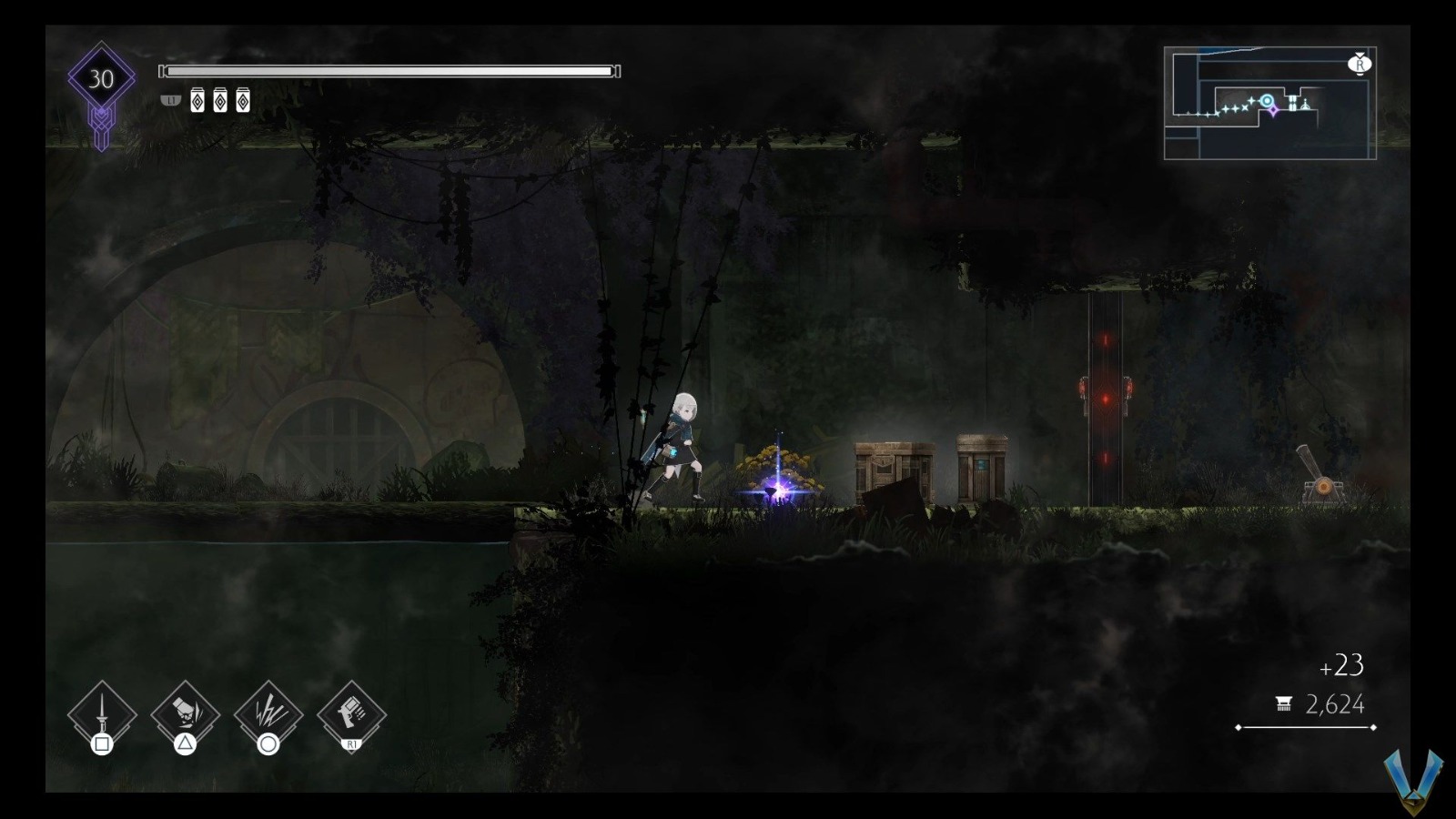Click the health bar at the top
Image resolution: width=1456 pixels, height=819 pixels.
(x=389, y=68)
